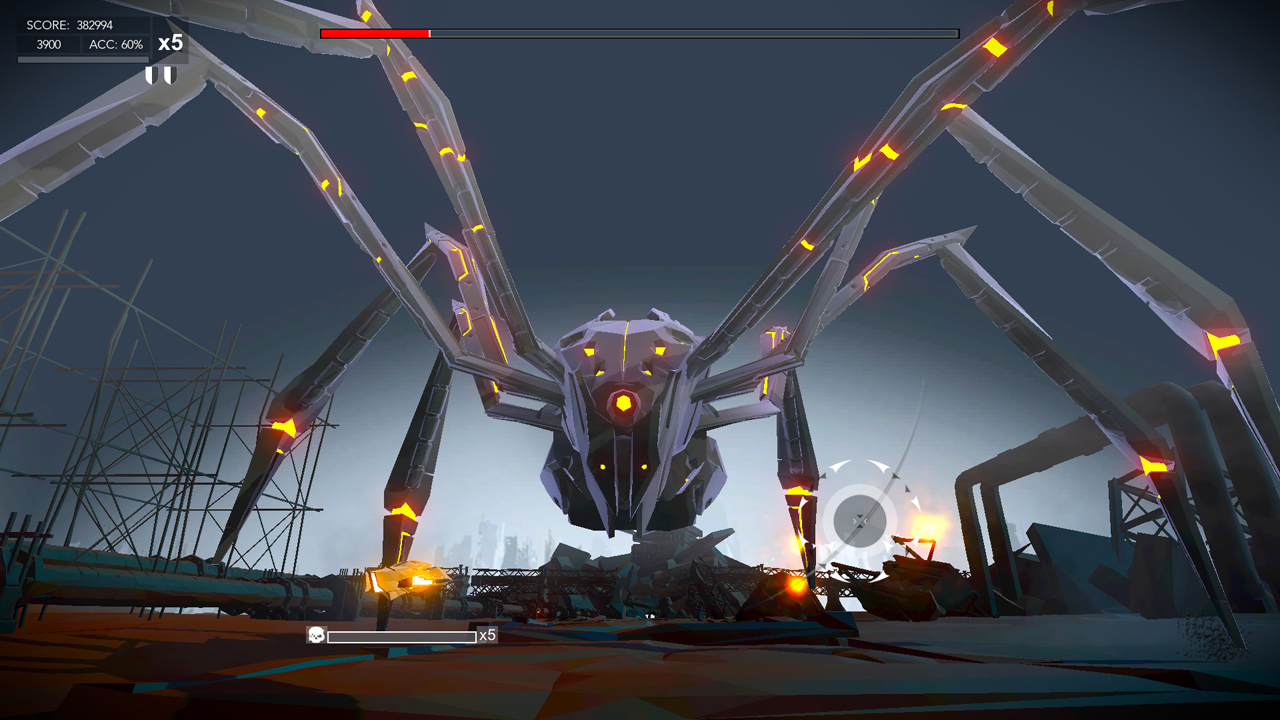1280x720 pixels.
Task: Click the 3900 ammo counter
Action: [46, 44]
